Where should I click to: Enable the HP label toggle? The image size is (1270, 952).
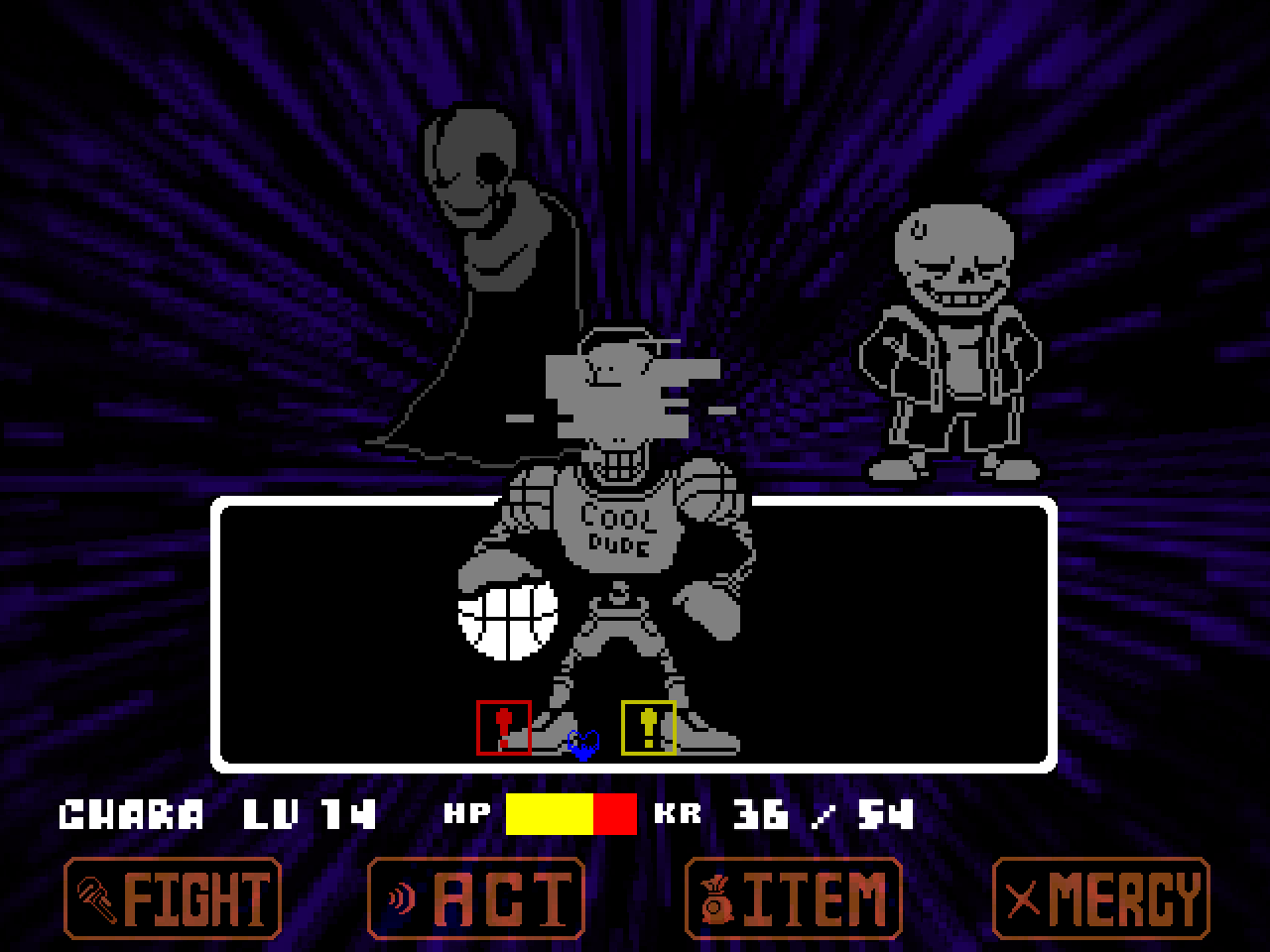[466, 815]
